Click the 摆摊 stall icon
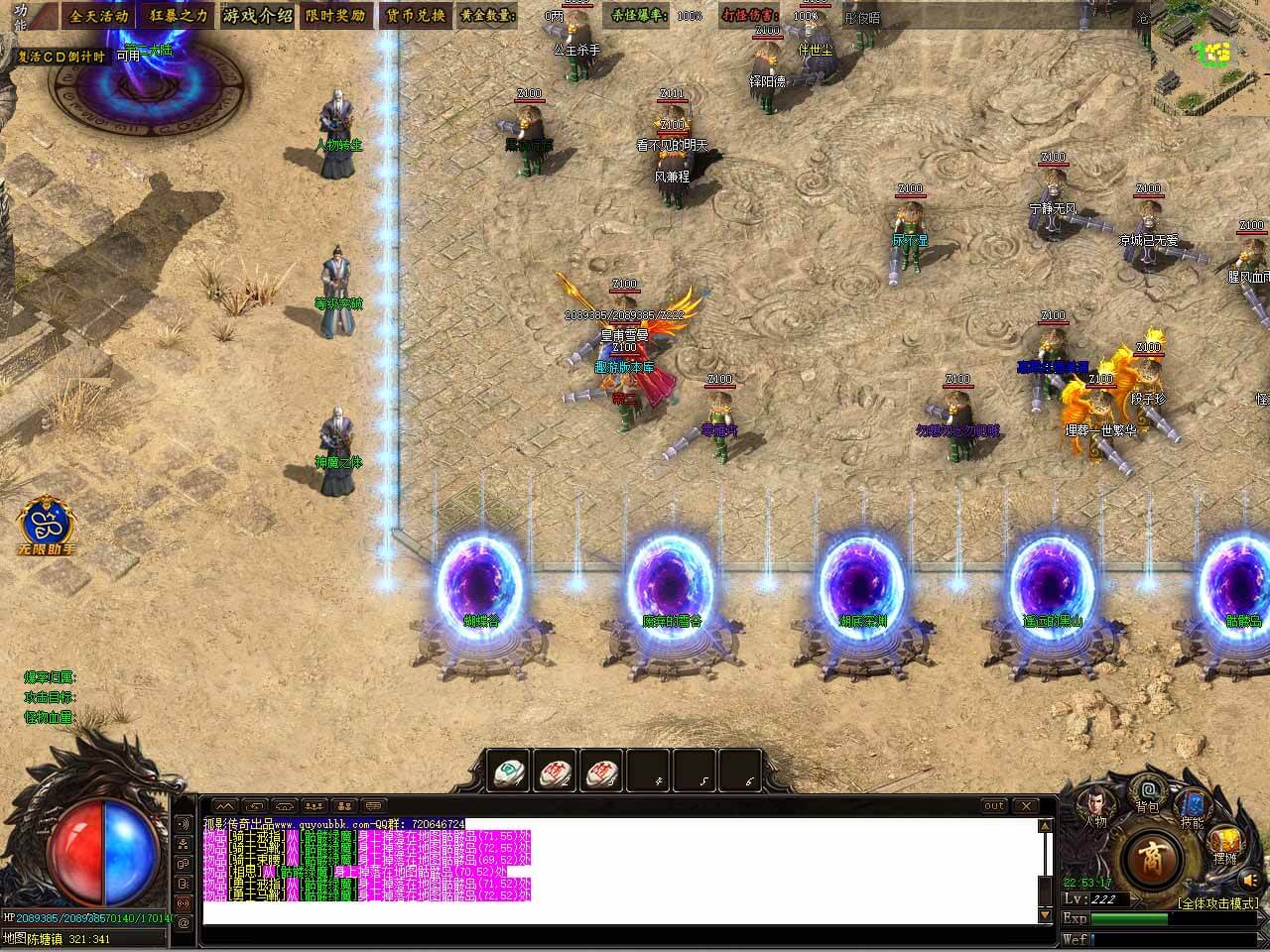 [1225, 843]
